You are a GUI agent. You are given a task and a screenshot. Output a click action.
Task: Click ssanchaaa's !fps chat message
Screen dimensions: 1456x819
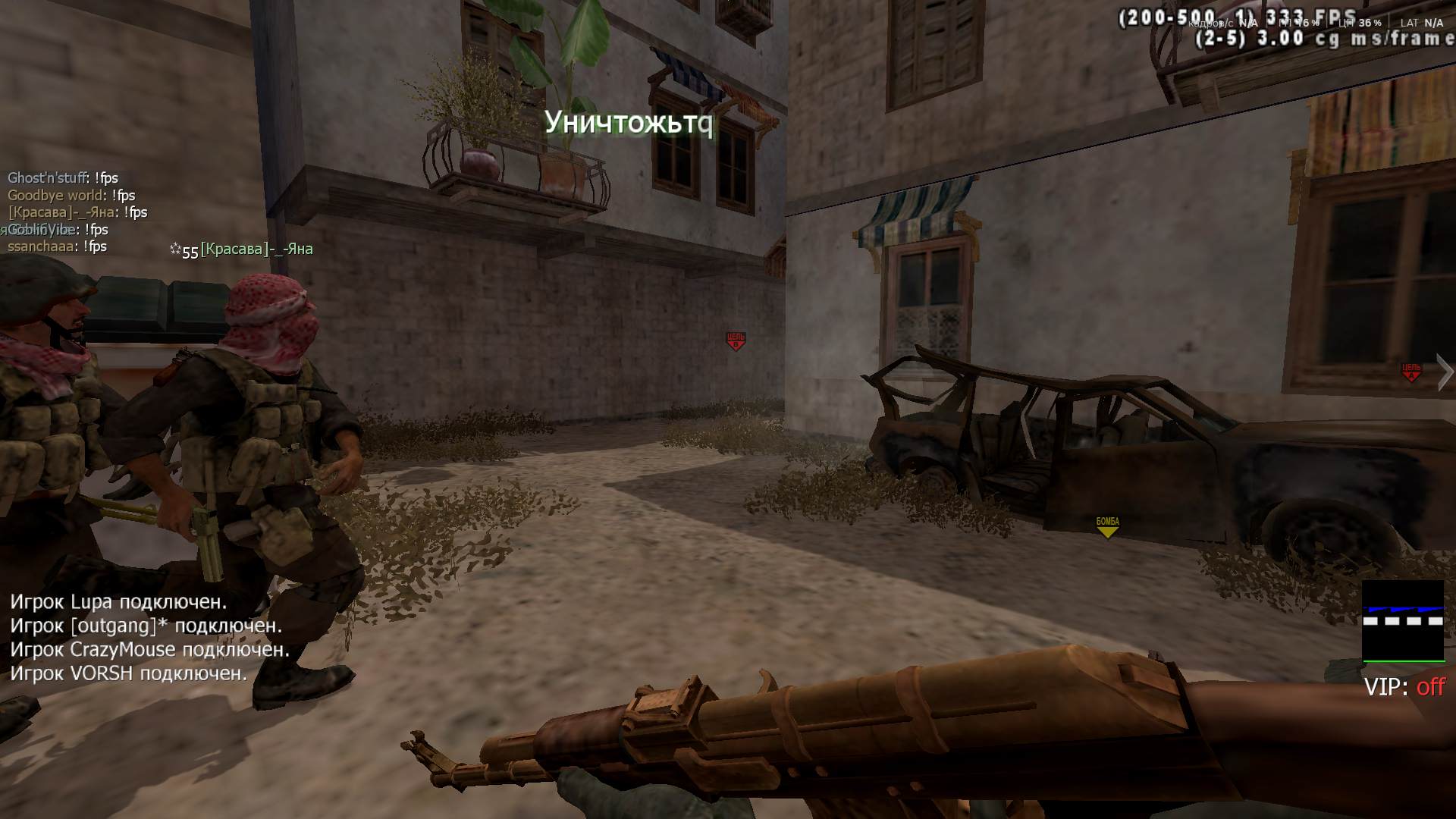click(x=57, y=246)
